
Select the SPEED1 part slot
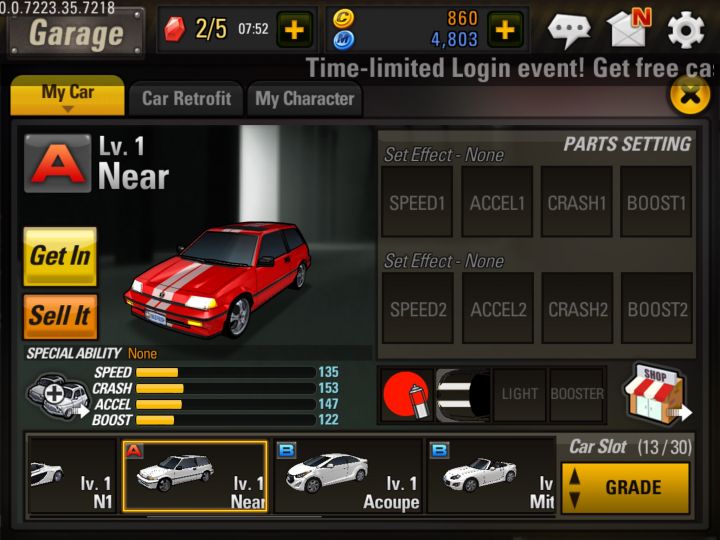click(x=417, y=202)
